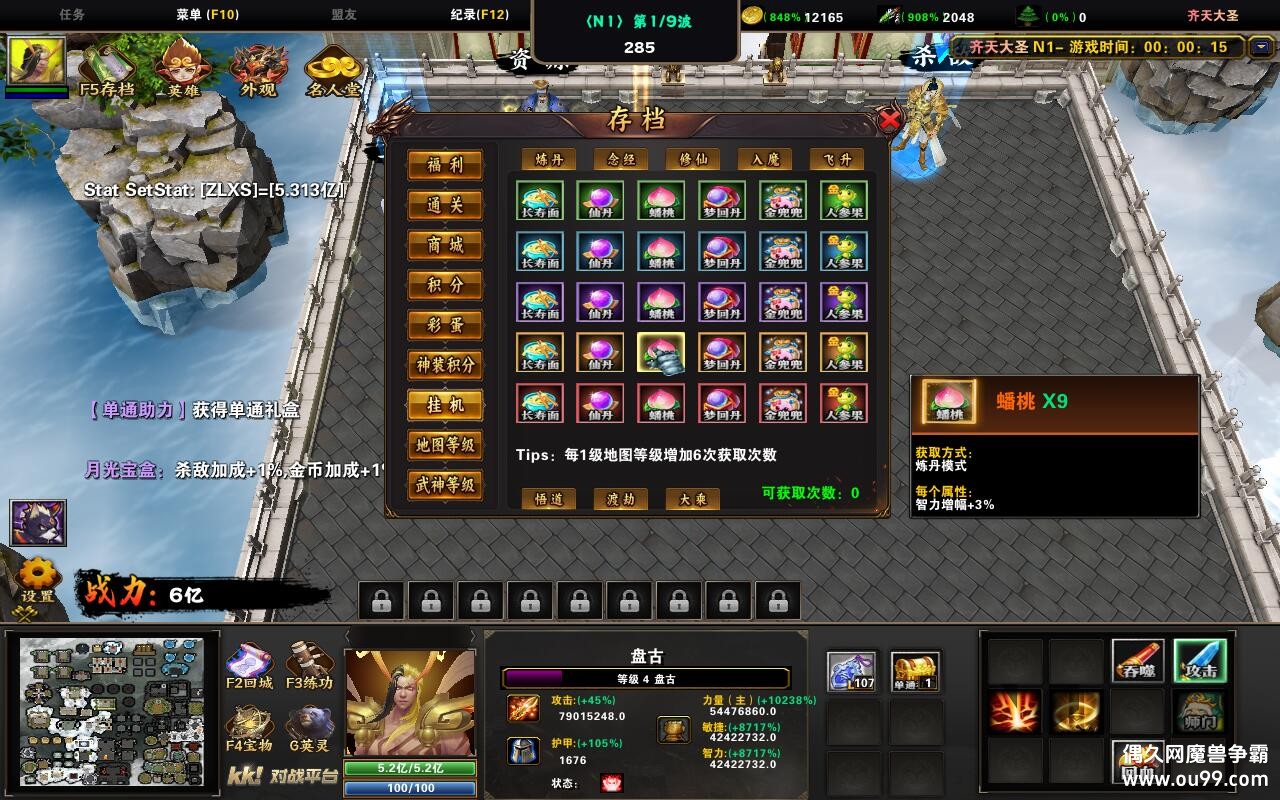Switch to the 商城 shop category
This screenshot has height=800, width=1280.
pyautogui.click(x=445, y=245)
